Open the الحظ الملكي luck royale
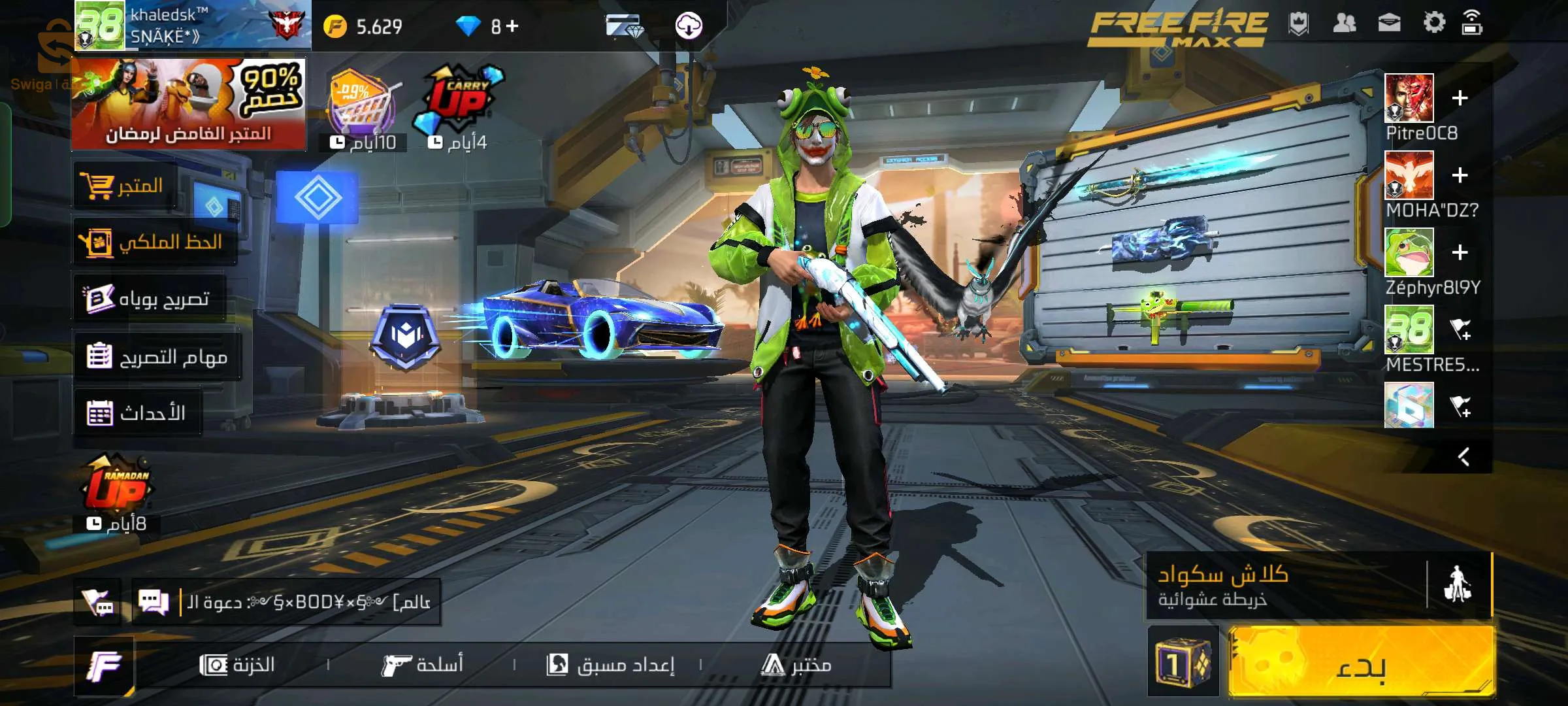 [x=154, y=243]
